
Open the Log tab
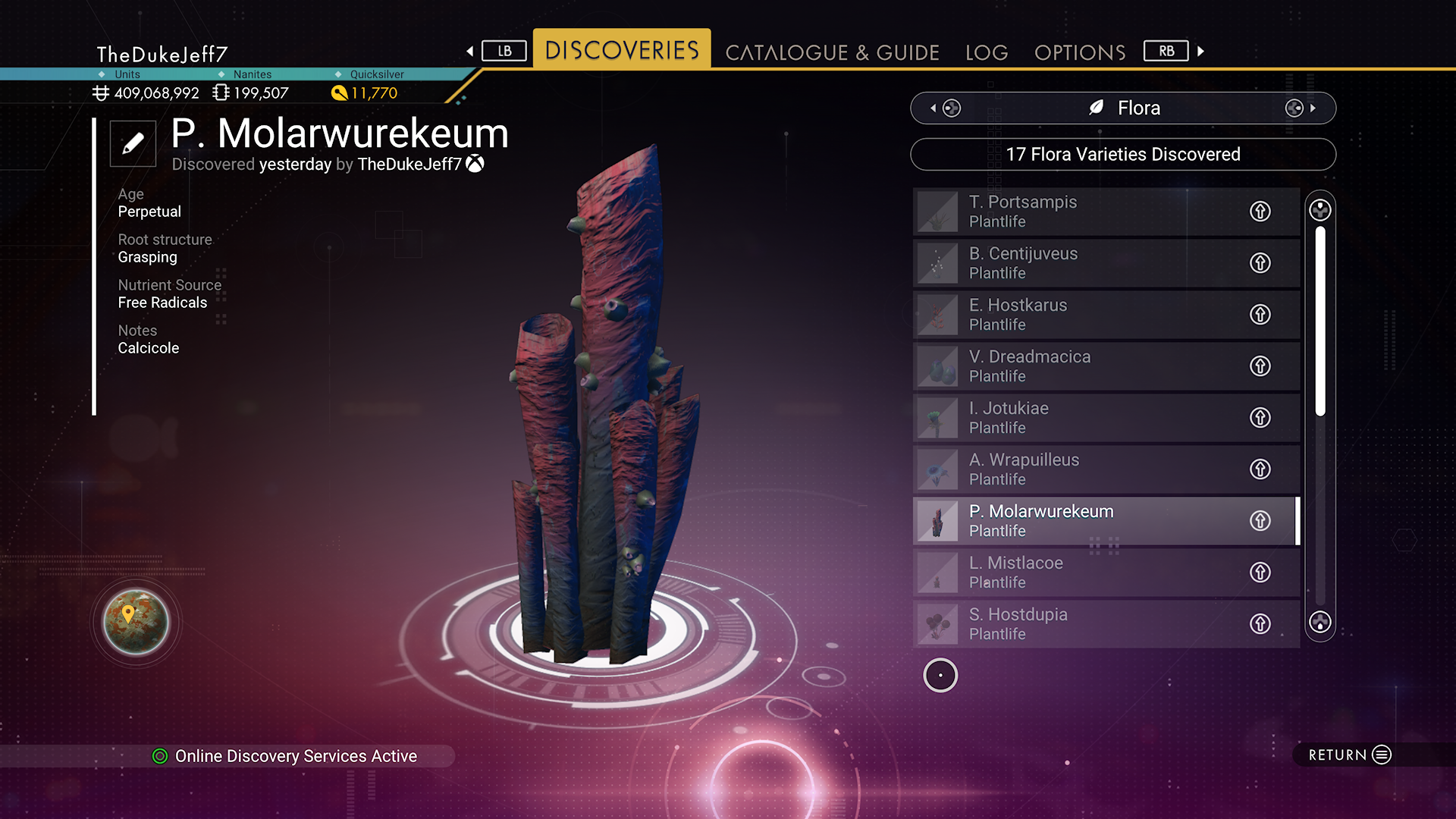click(x=987, y=52)
